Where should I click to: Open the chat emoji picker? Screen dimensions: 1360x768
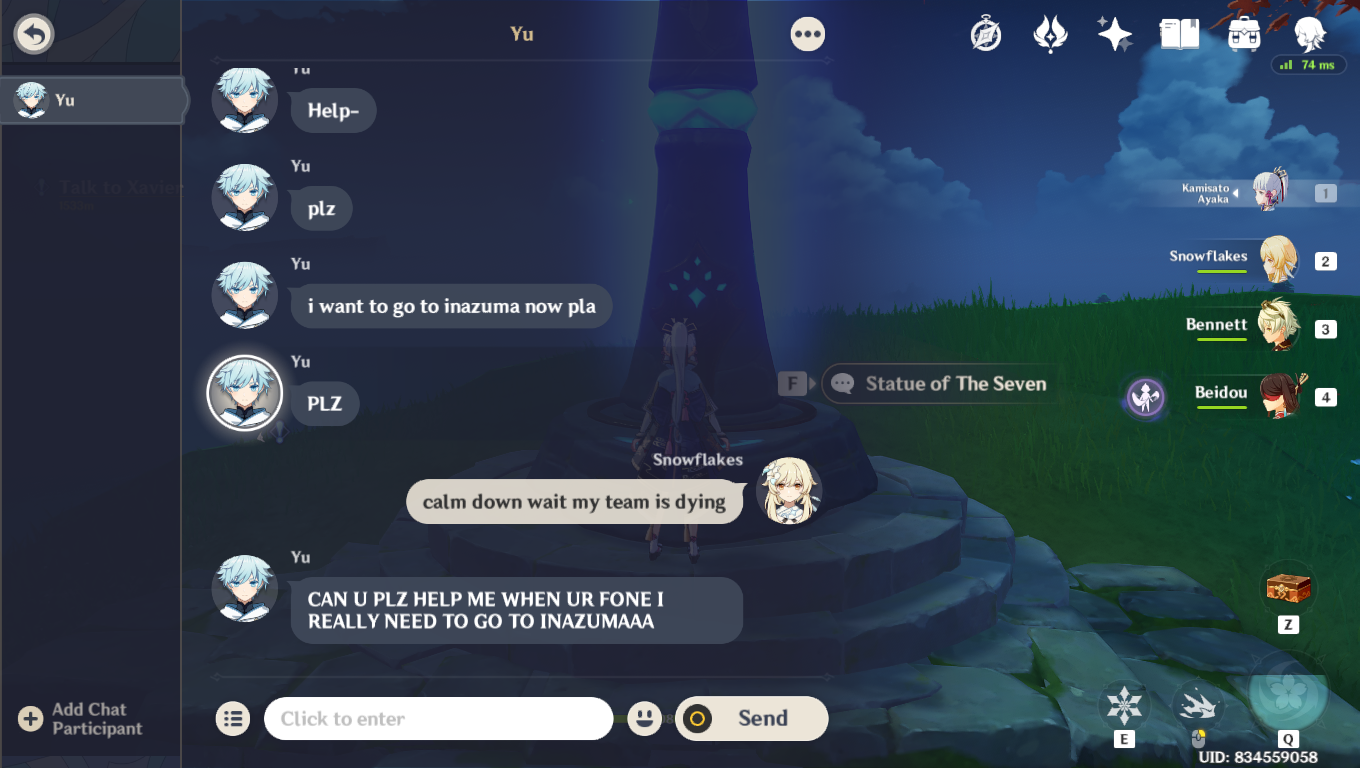(x=645, y=718)
